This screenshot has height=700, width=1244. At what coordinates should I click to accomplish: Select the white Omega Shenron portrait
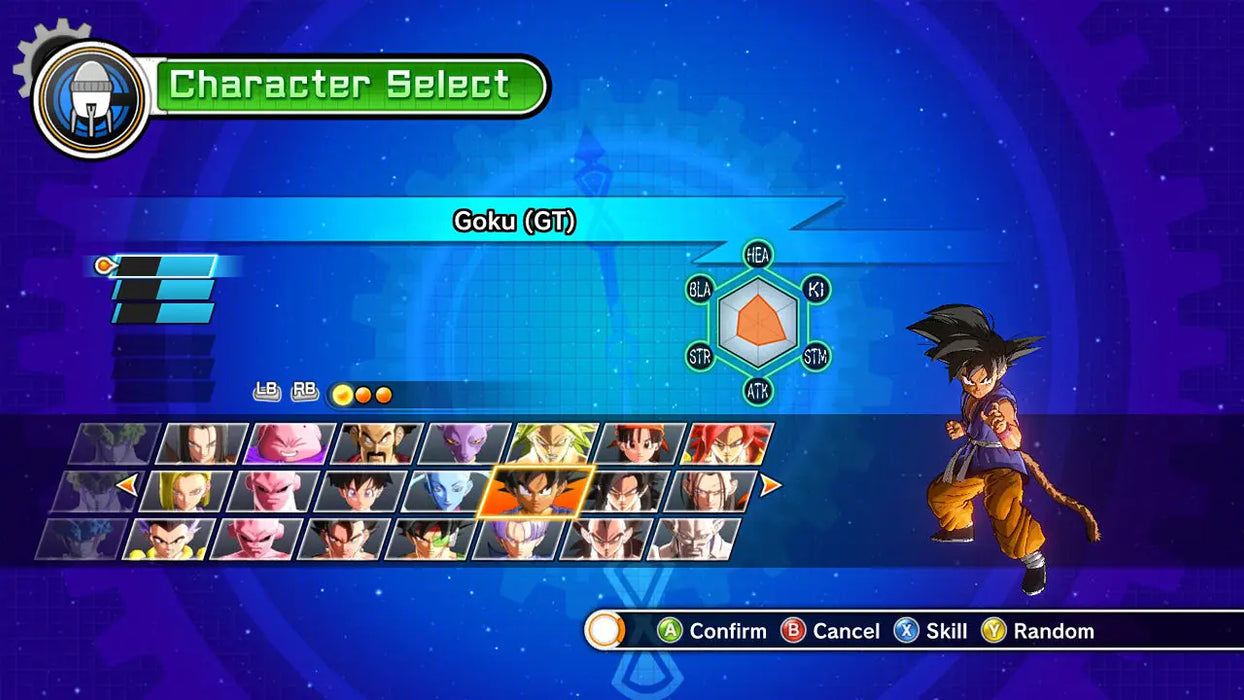[694, 538]
